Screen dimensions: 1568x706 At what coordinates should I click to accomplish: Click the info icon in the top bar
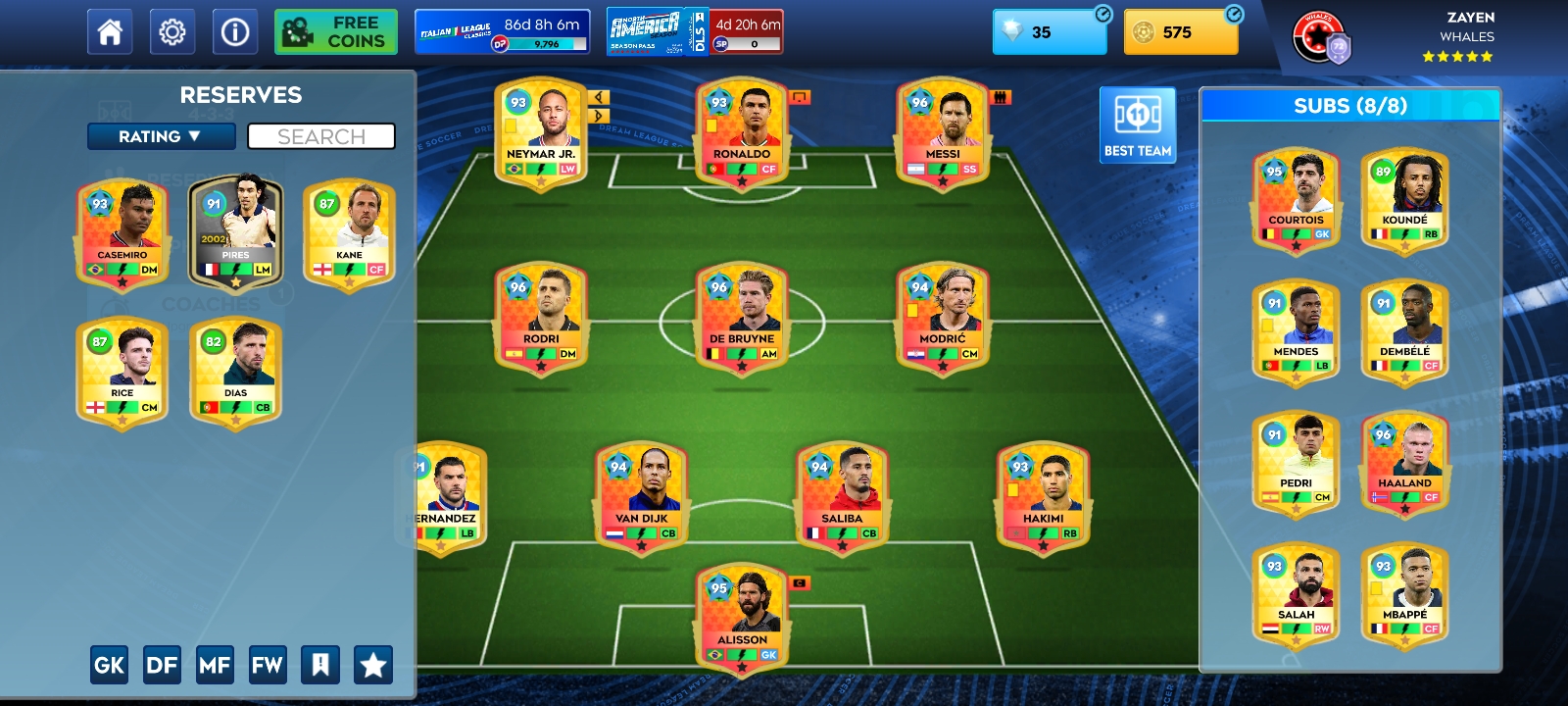pos(234,30)
